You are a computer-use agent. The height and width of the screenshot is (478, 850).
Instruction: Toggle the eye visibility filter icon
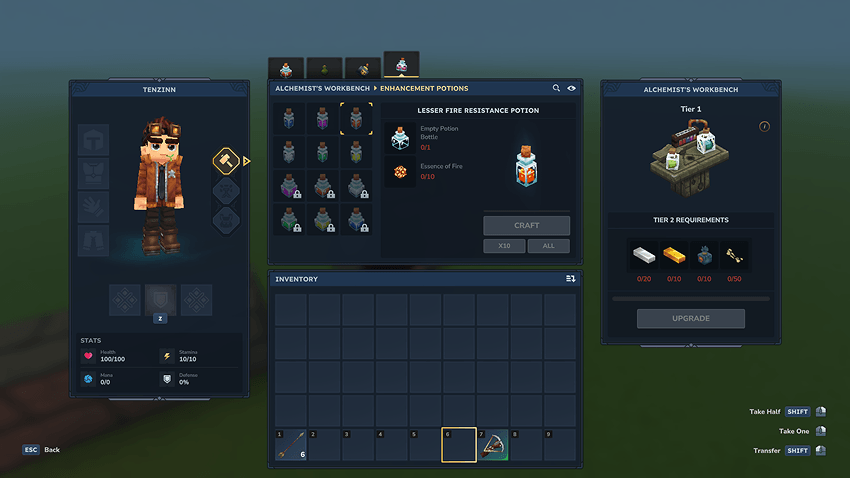click(x=572, y=88)
